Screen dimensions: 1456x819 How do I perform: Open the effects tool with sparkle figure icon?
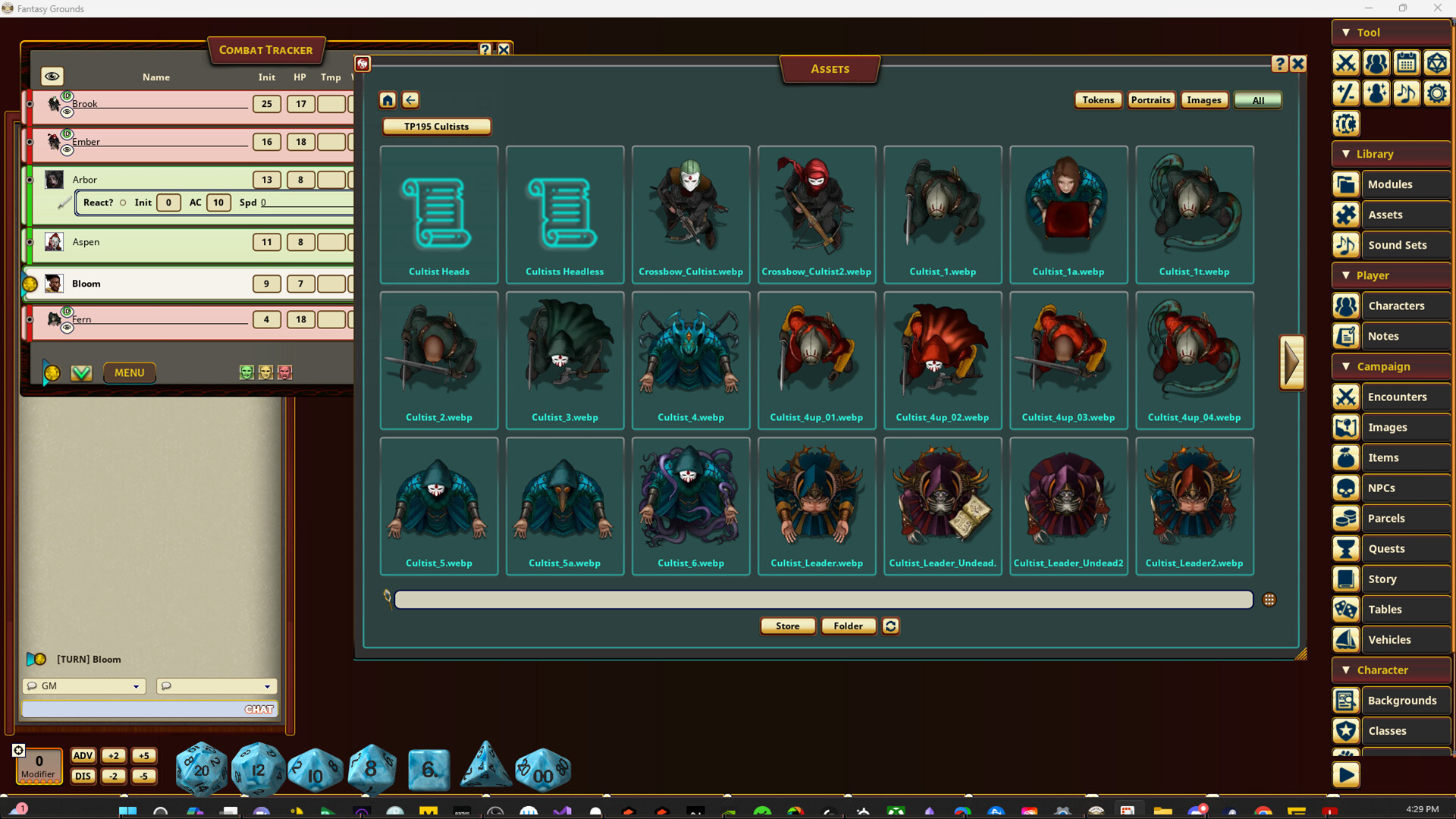1376,93
